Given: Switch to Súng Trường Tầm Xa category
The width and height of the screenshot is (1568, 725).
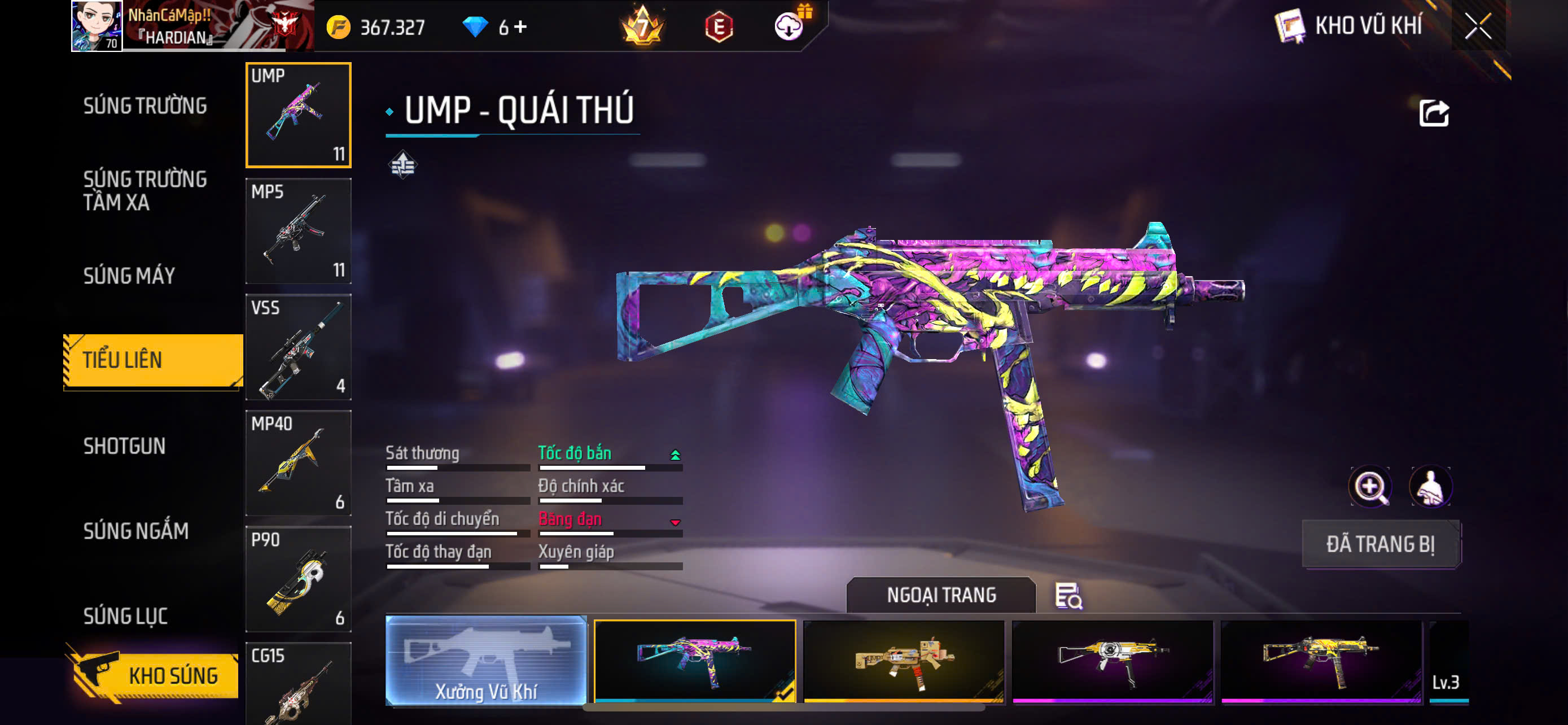Looking at the screenshot, I should (x=145, y=190).
